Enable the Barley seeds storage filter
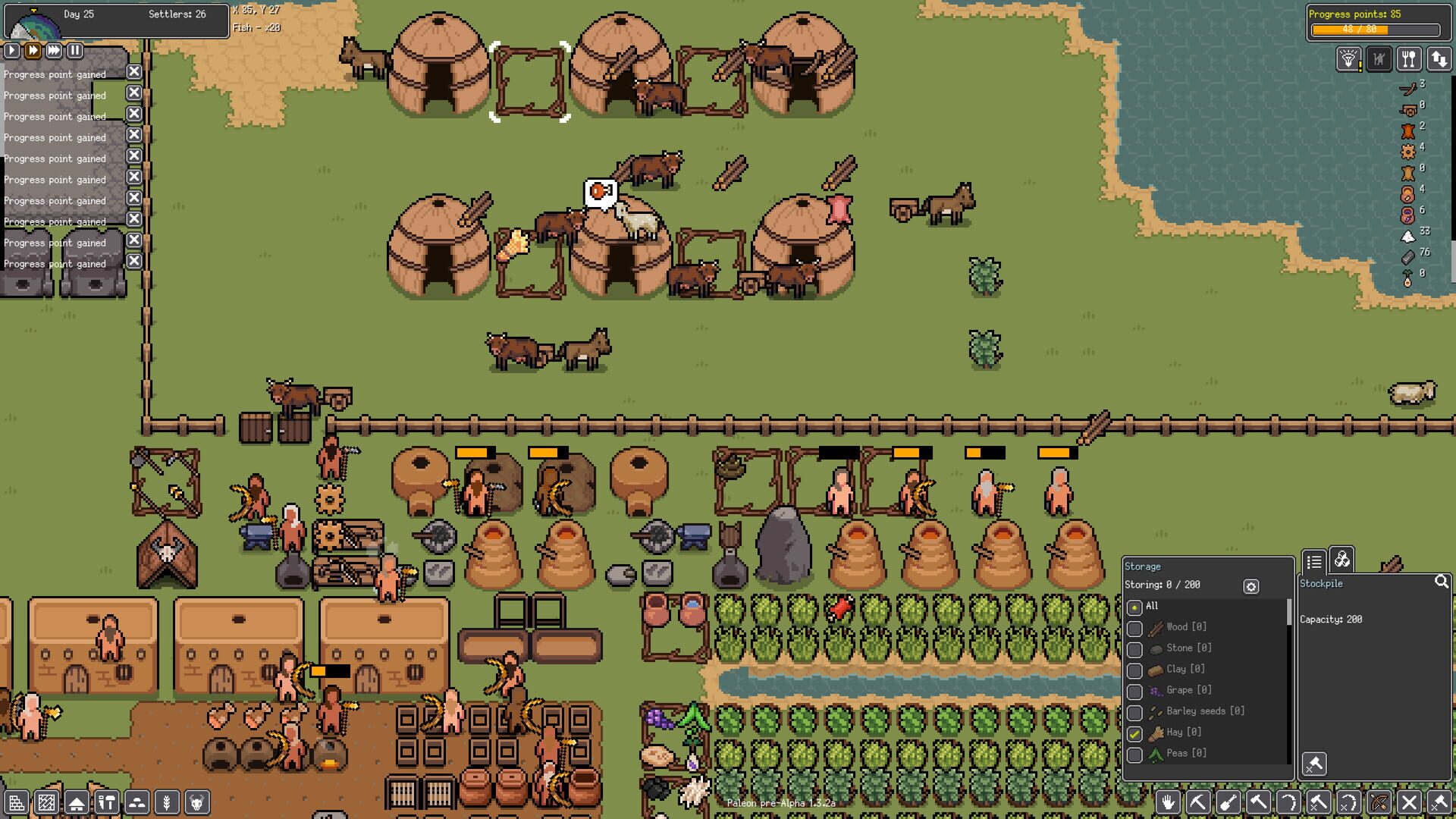1456x819 pixels. click(x=1135, y=711)
